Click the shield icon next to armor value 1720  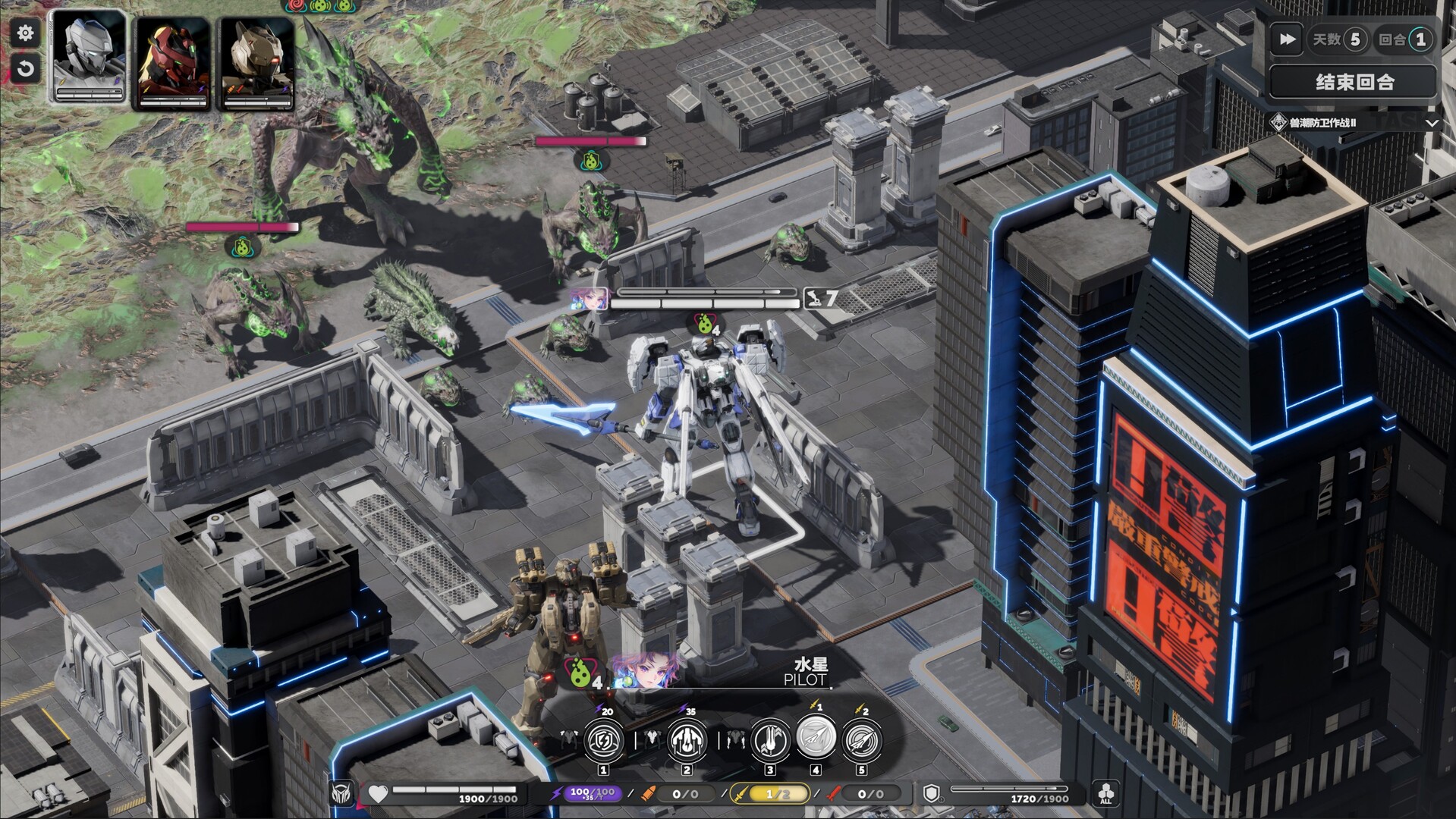[932, 793]
